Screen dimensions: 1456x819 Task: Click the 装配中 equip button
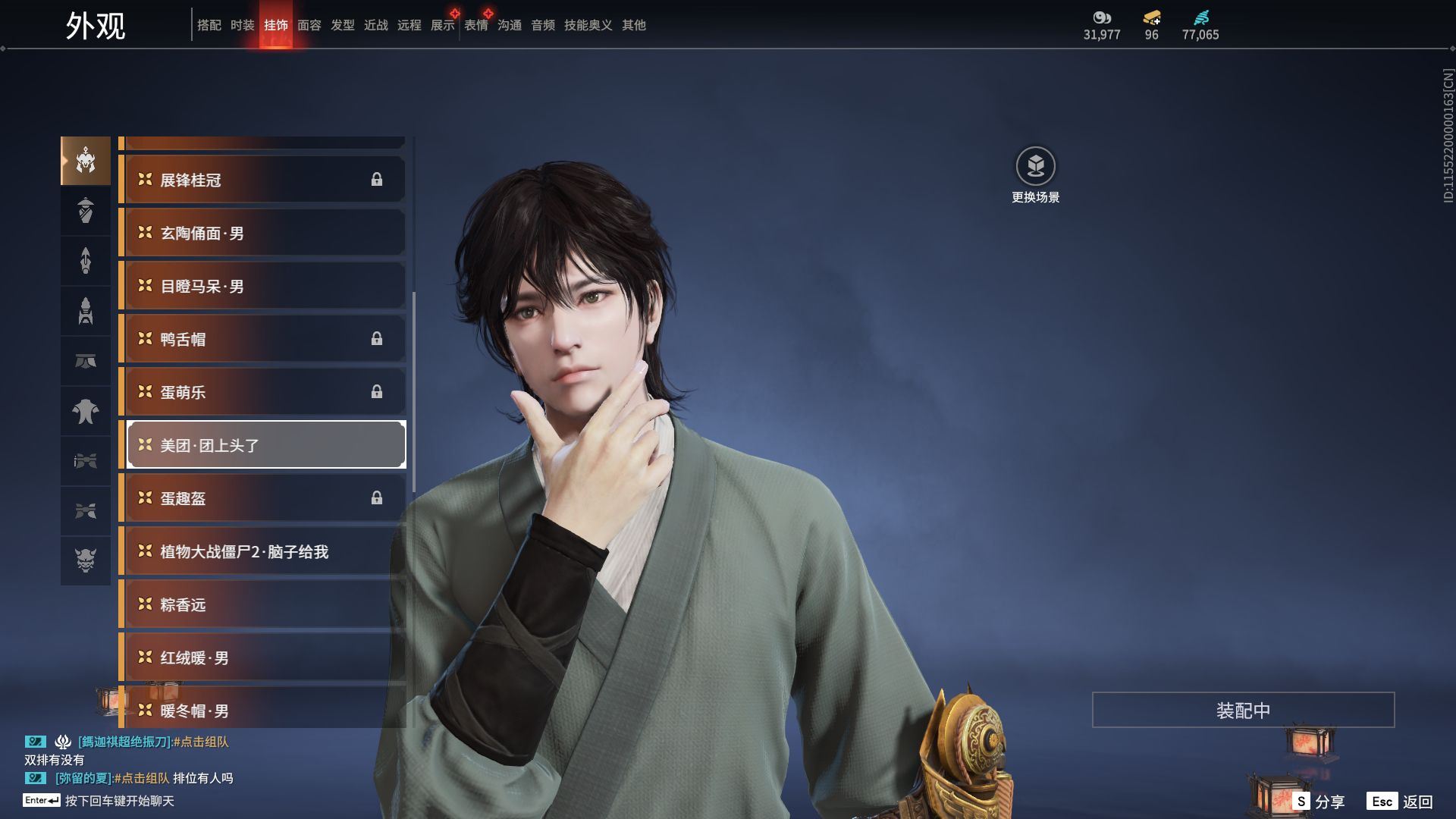(1243, 710)
